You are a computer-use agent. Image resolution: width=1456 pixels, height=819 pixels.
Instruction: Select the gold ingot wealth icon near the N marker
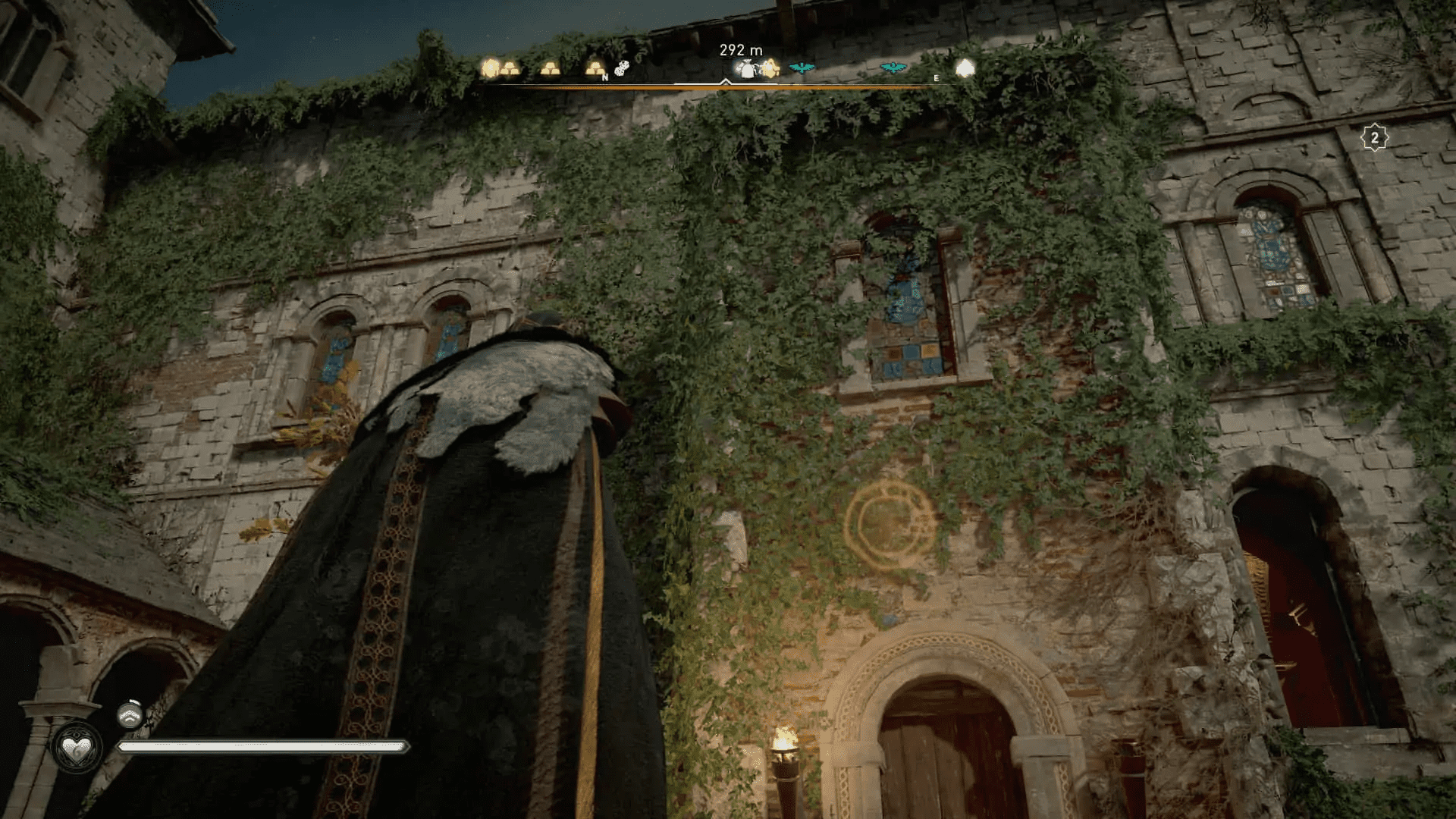pos(594,67)
